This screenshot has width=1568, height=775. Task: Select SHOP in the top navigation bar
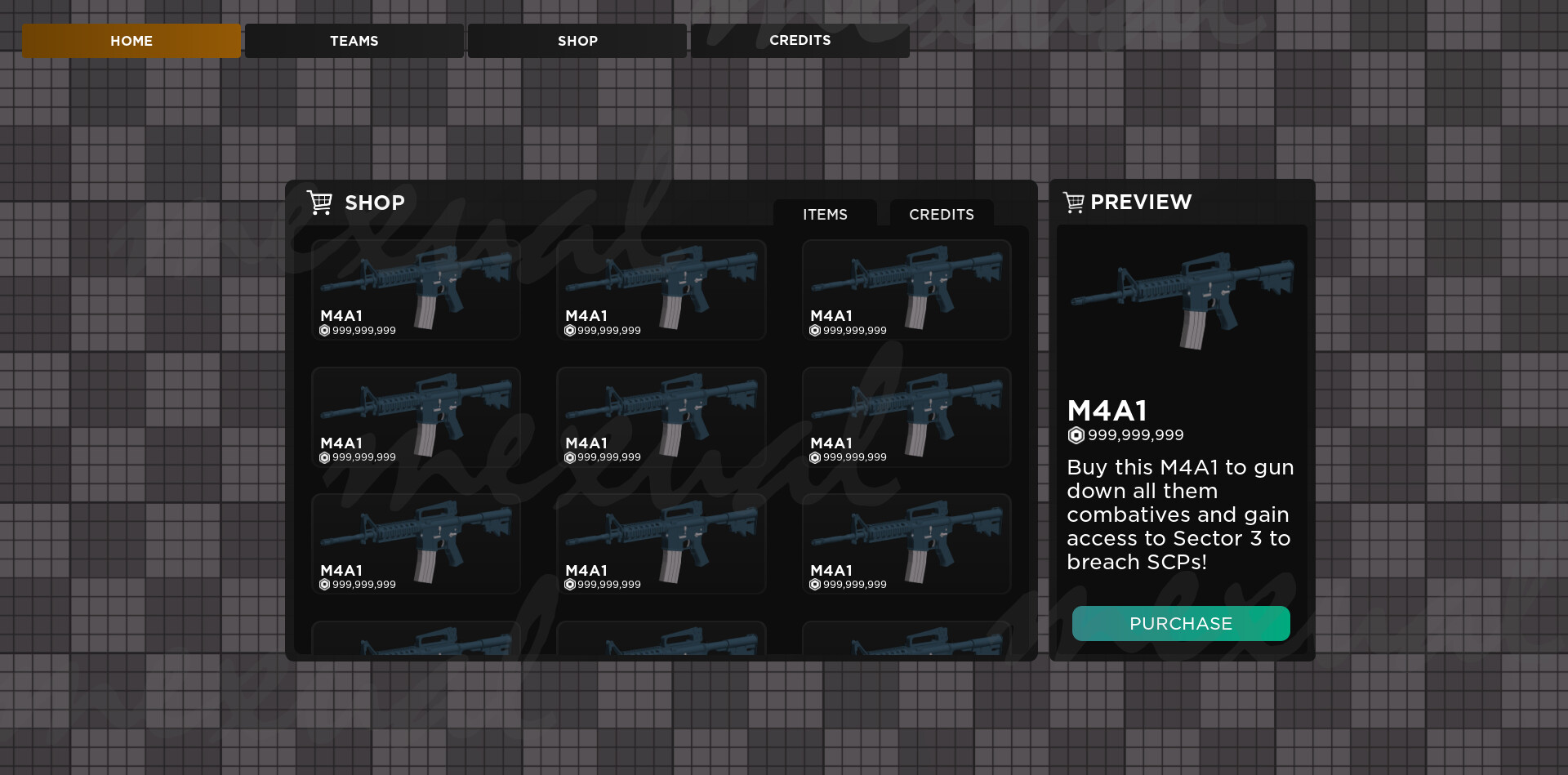577,41
